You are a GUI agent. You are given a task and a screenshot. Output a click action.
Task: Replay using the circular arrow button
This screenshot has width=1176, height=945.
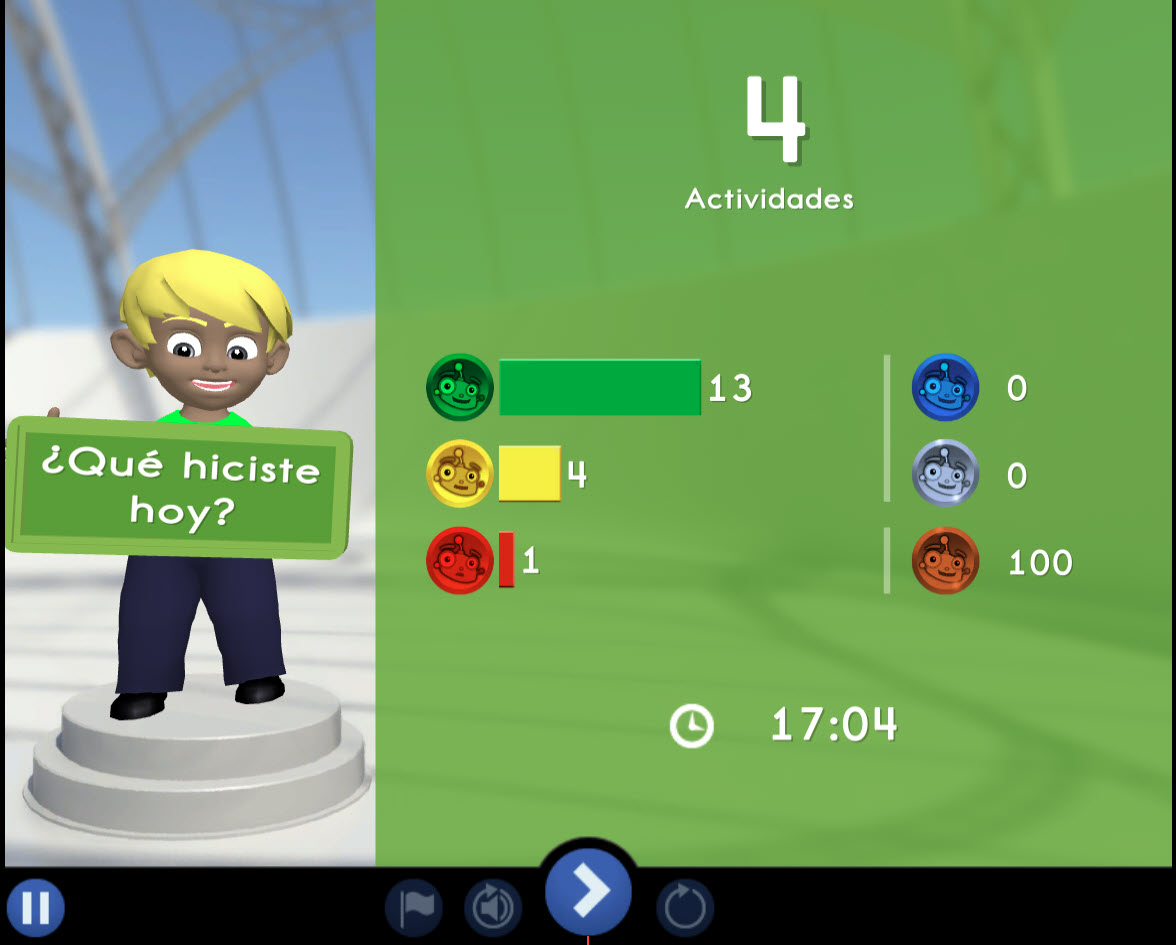[685, 908]
